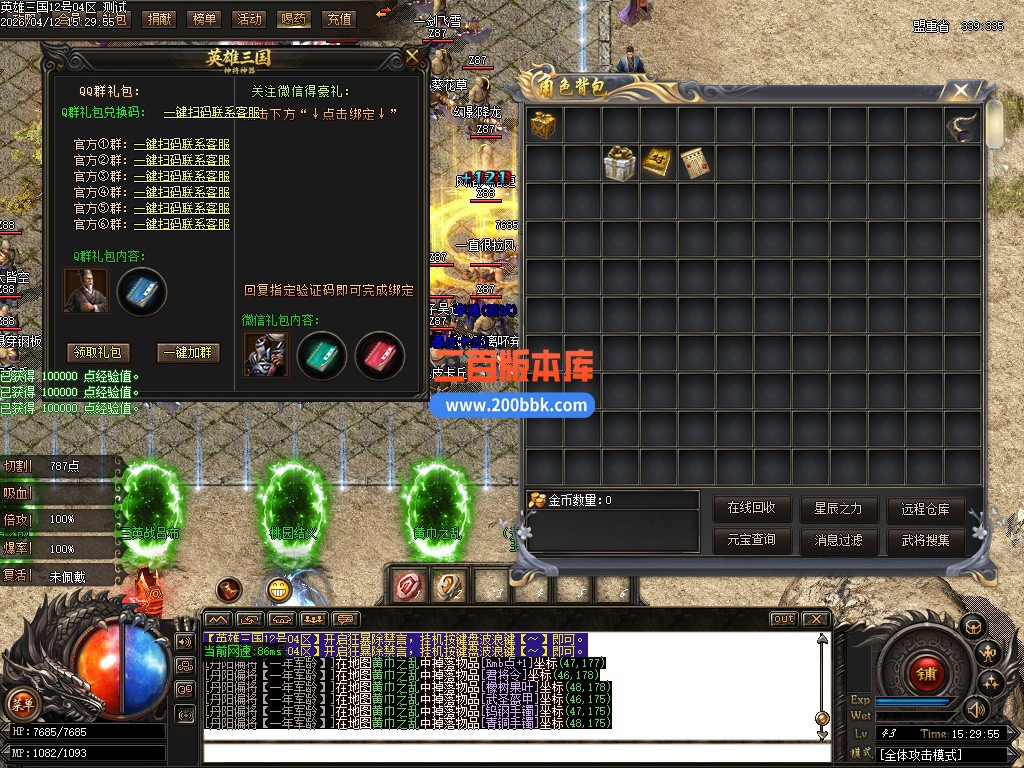Image resolution: width=1024 pixels, height=768 pixels.
Task: Click the 一键加群 join-group button
Action: pyautogui.click(x=188, y=352)
